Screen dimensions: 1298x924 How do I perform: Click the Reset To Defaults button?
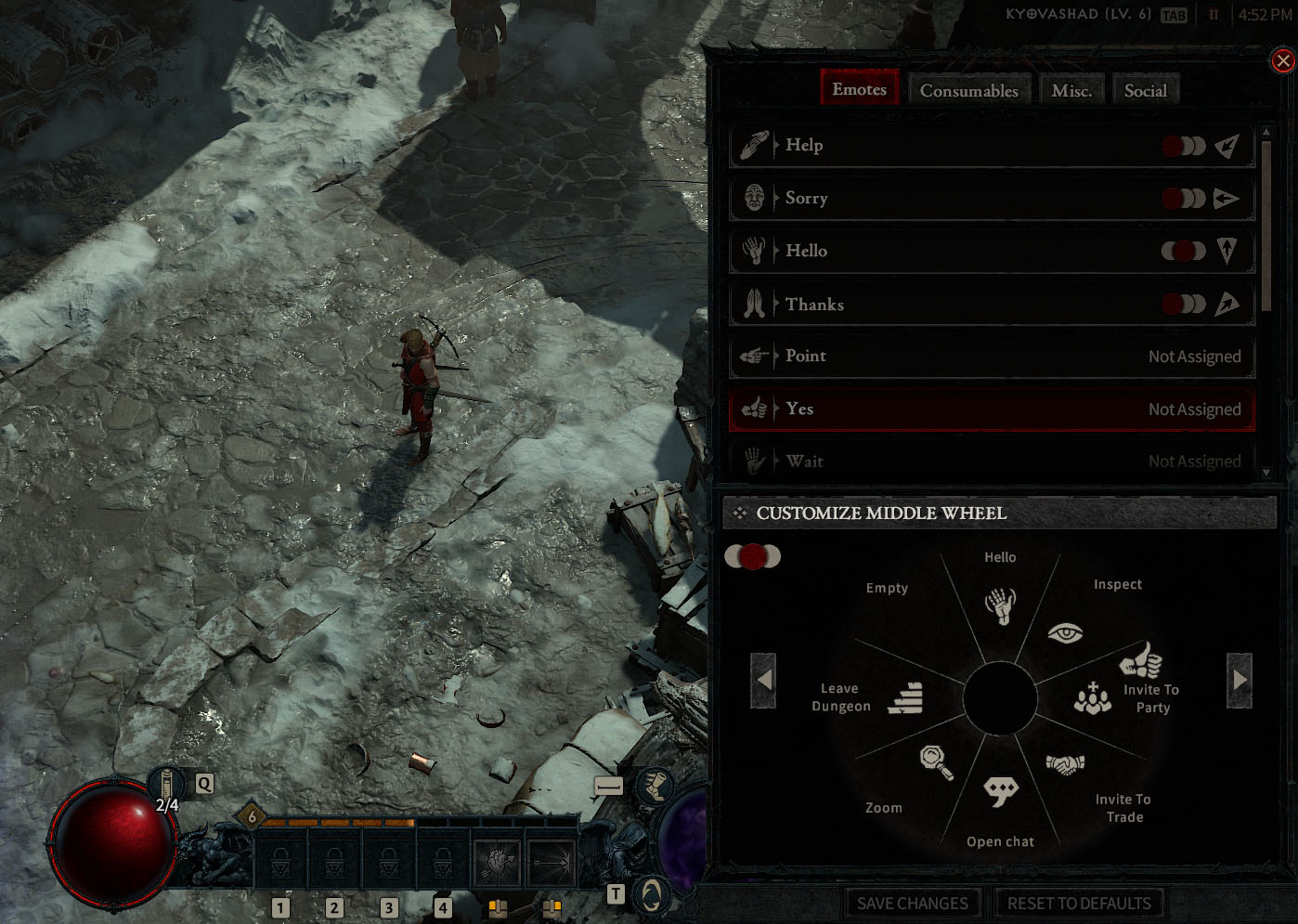click(1079, 902)
